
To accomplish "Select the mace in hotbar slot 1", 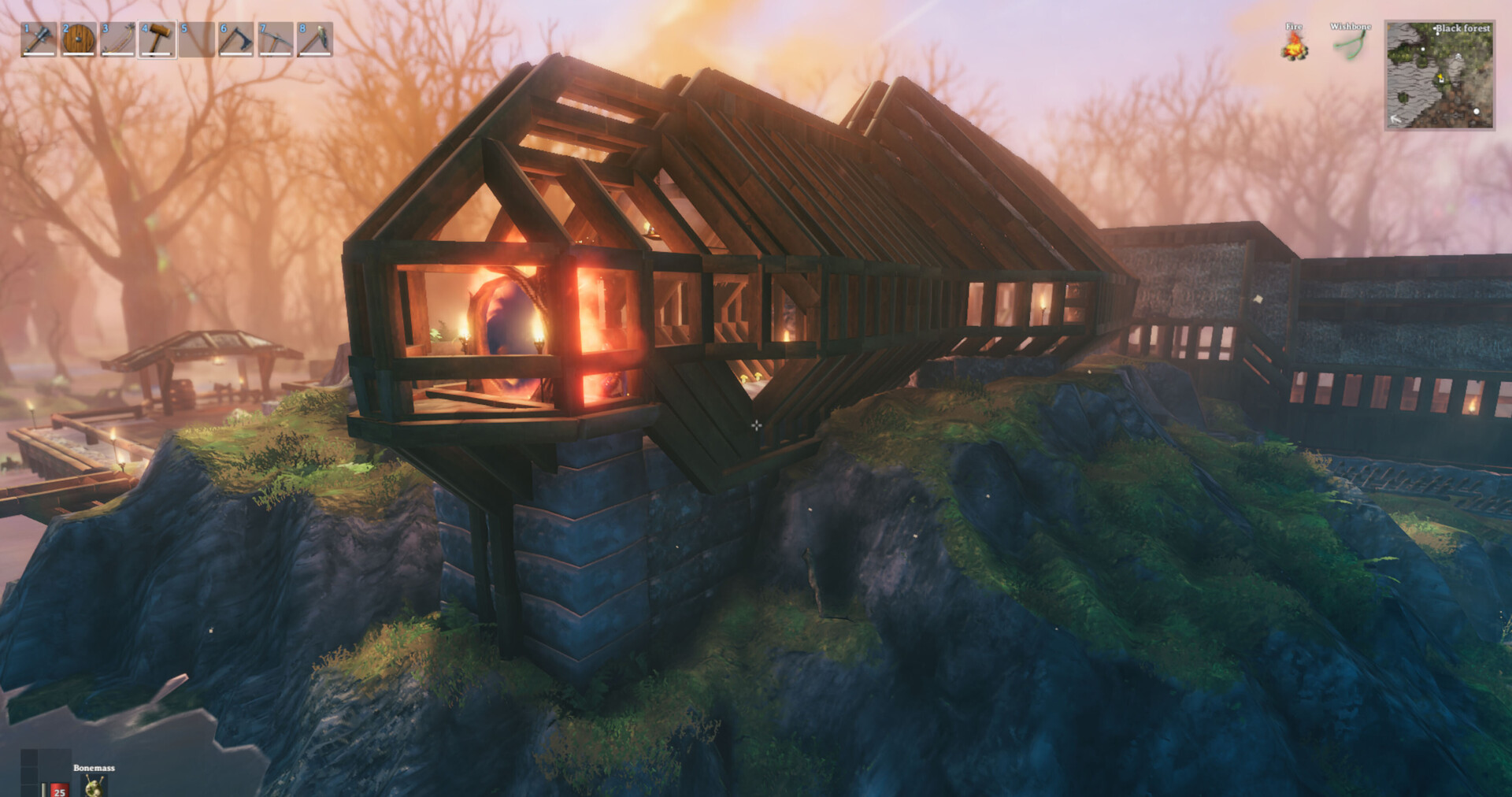I will (x=38, y=38).
